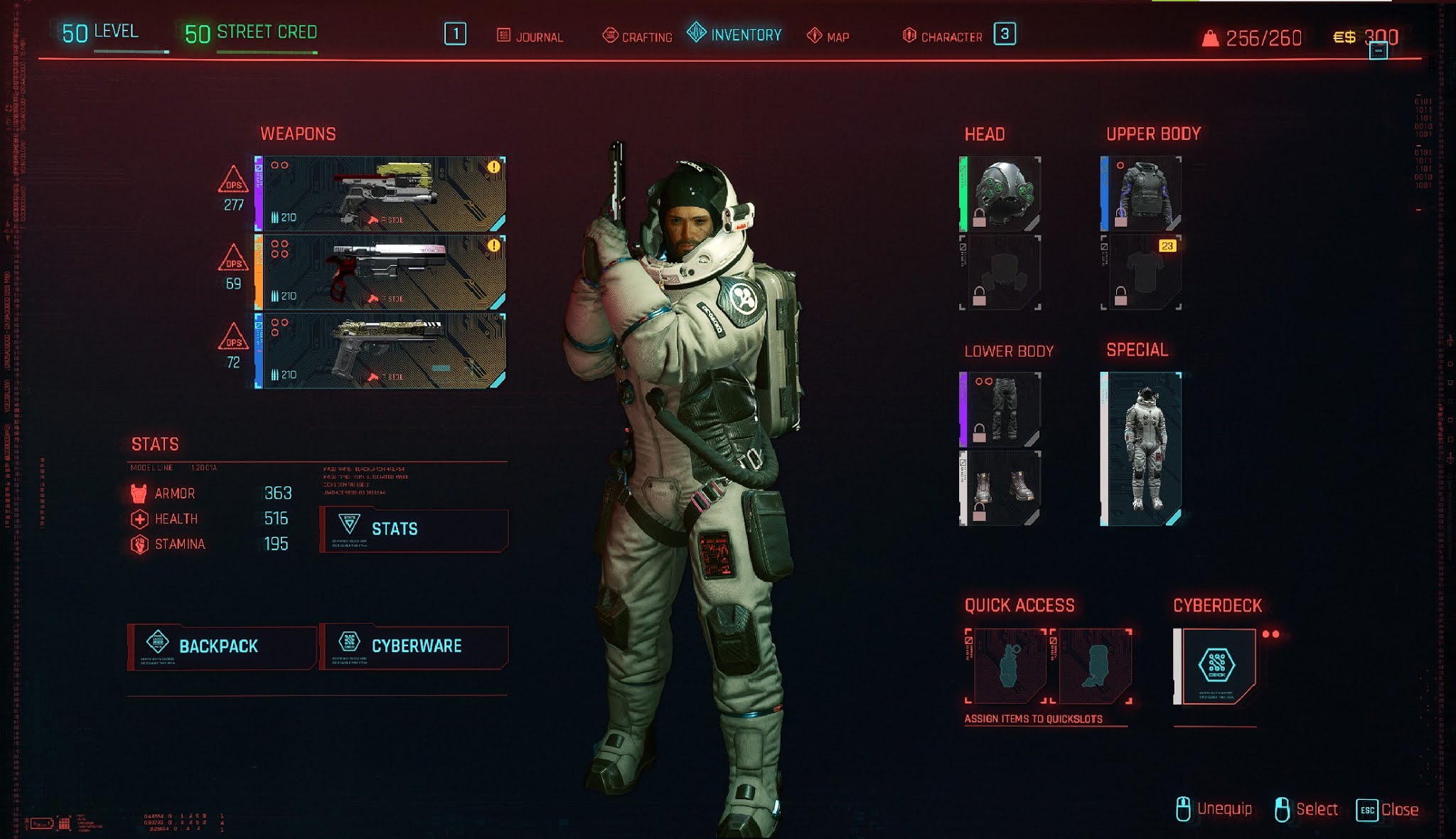Open the CYBERWARE panel
This screenshot has width=1456, height=839.
click(415, 646)
